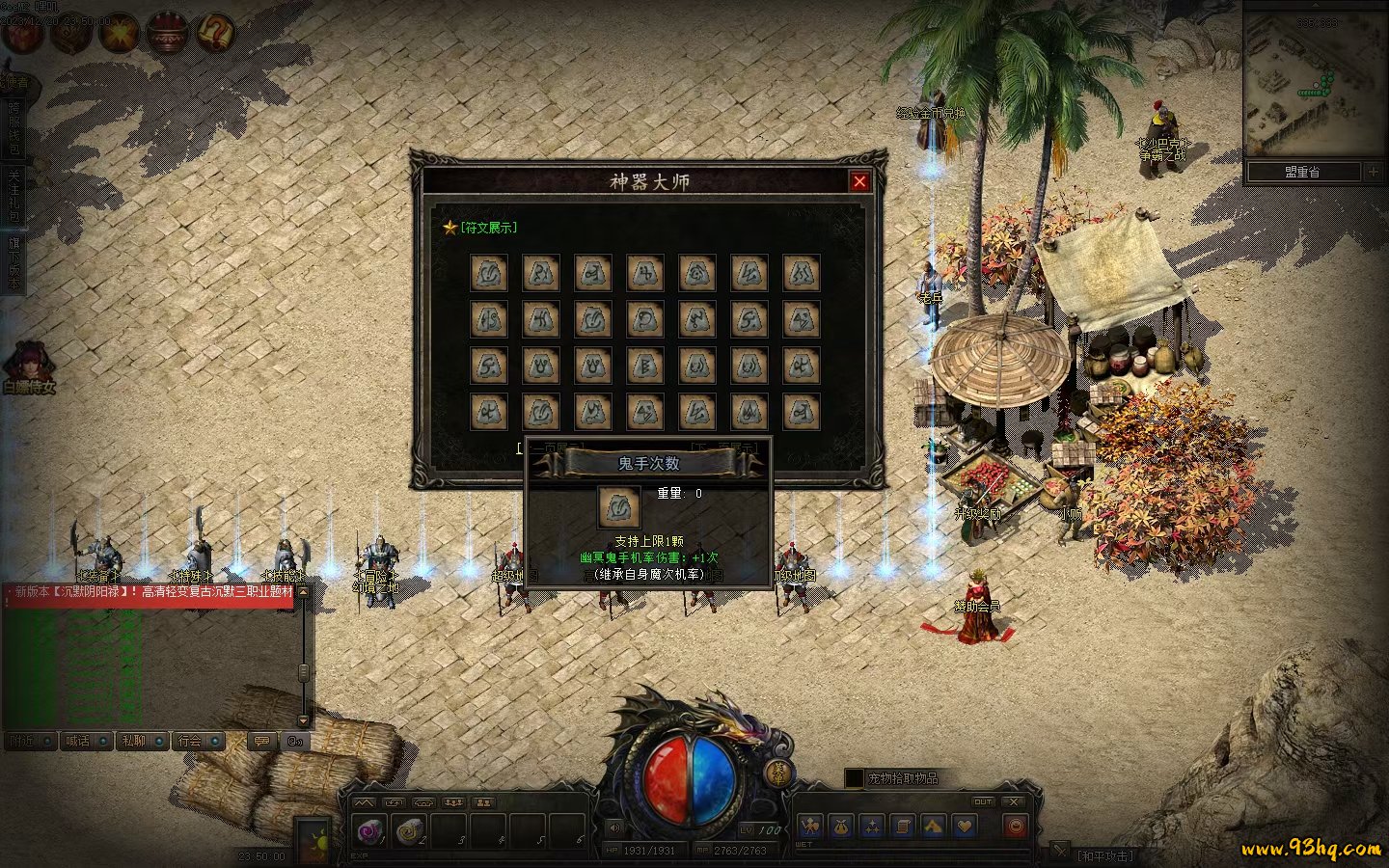Open the bag pouch icon
This screenshot has height=868, width=1389.
coord(841,827)
